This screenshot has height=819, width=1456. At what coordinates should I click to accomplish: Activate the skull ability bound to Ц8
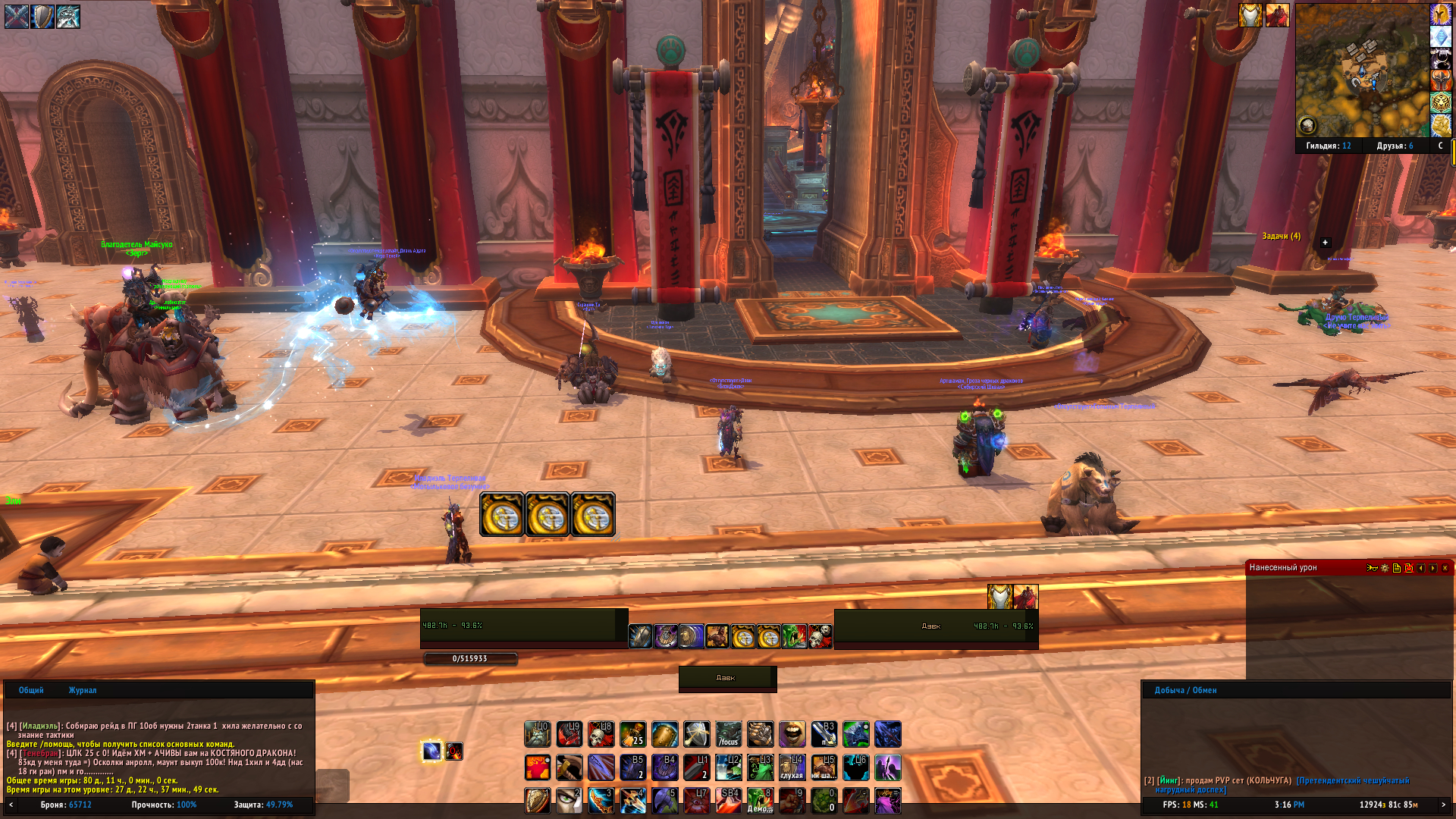click(601, 734)
